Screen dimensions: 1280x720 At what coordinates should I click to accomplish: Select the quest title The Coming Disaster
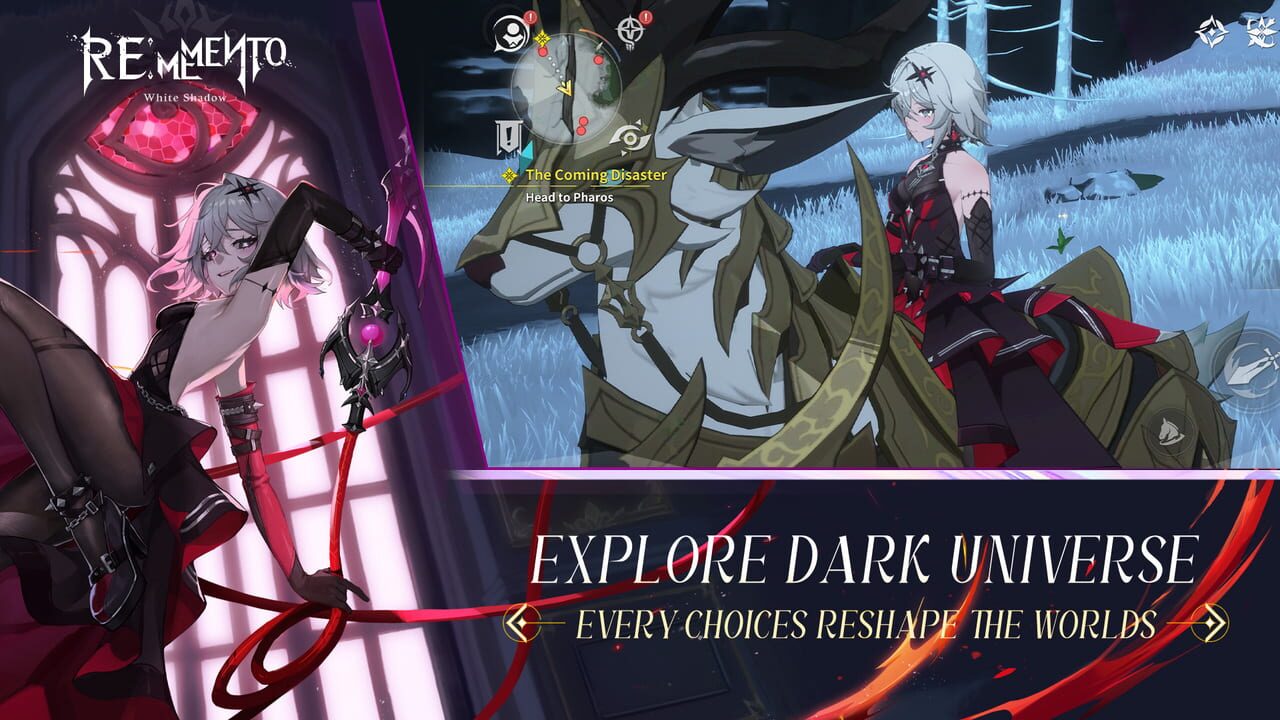[x=597, y=175]
